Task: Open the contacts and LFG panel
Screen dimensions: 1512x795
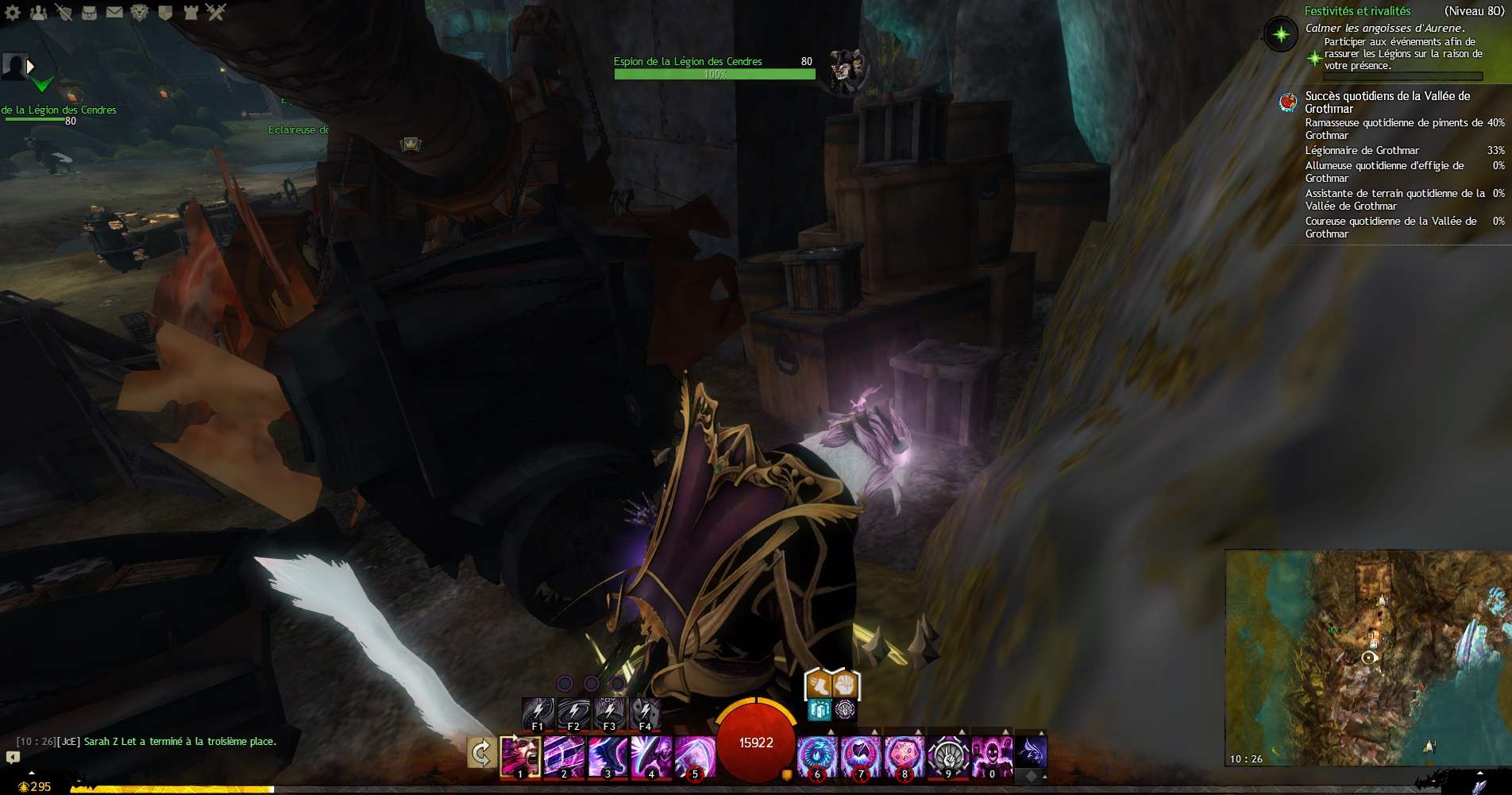Action: click(x=38, y=12)
